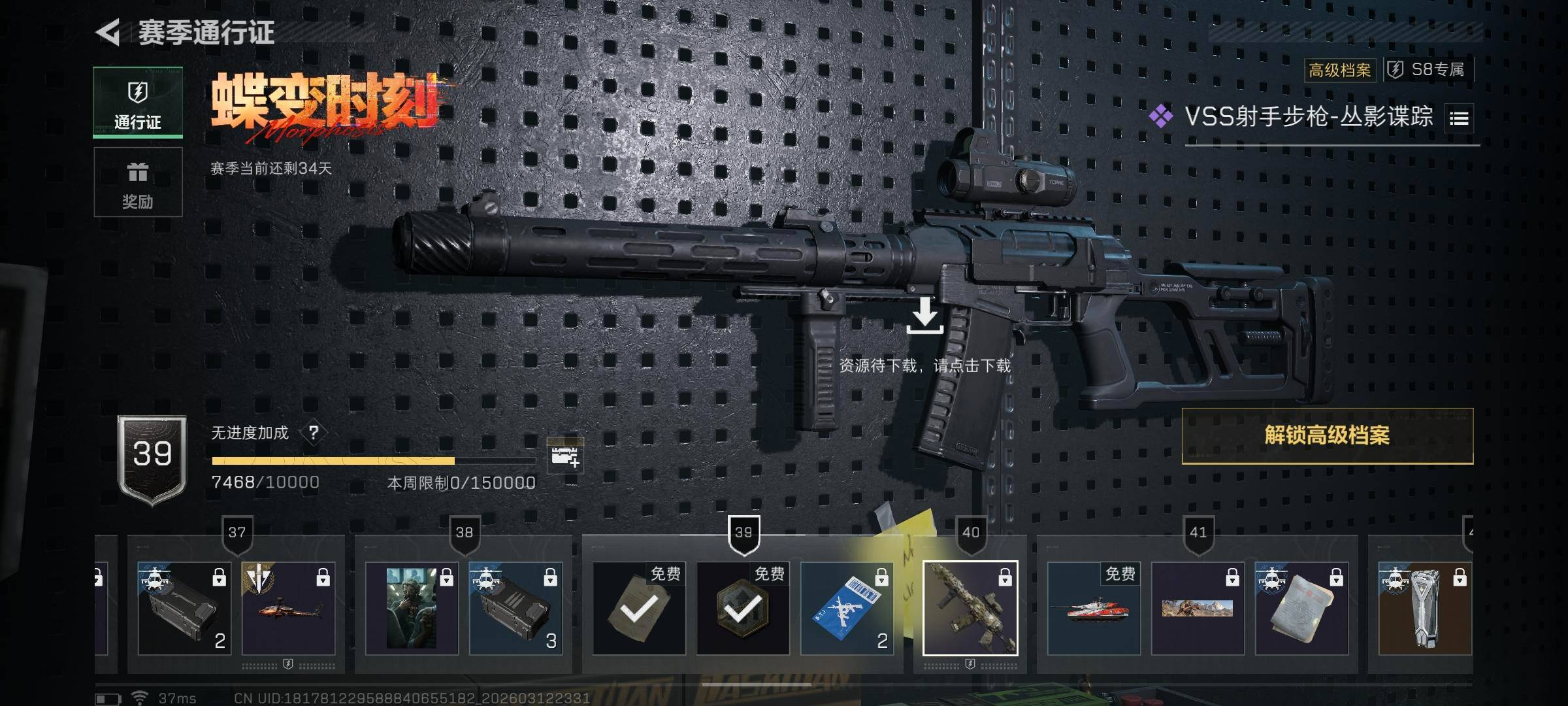Select the camo VSS rifle reward at level 40
The width and height of the screenshot is (1568, 706).
970,609
